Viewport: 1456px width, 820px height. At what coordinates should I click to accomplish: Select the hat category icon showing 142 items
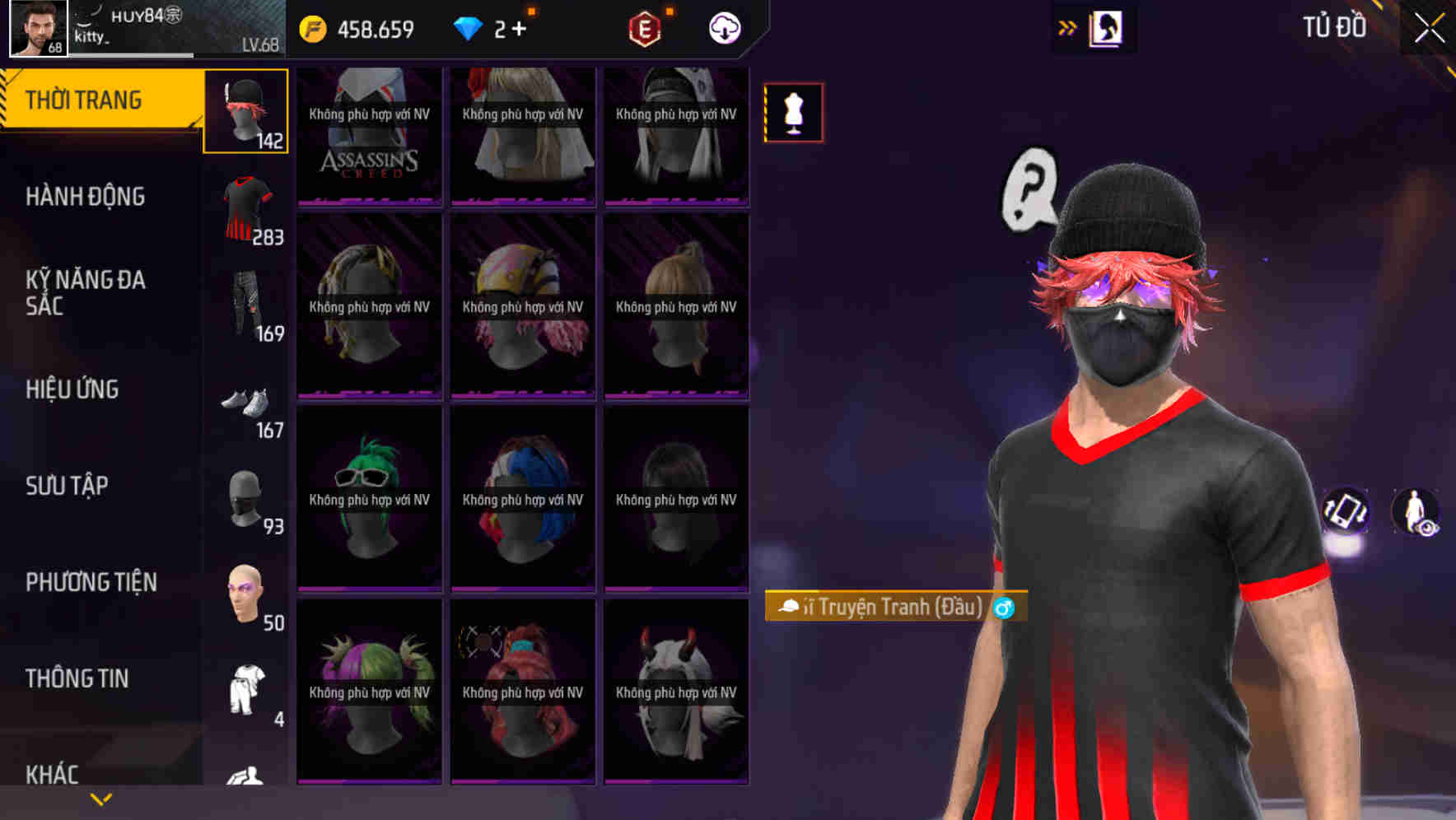pos(245,113)
